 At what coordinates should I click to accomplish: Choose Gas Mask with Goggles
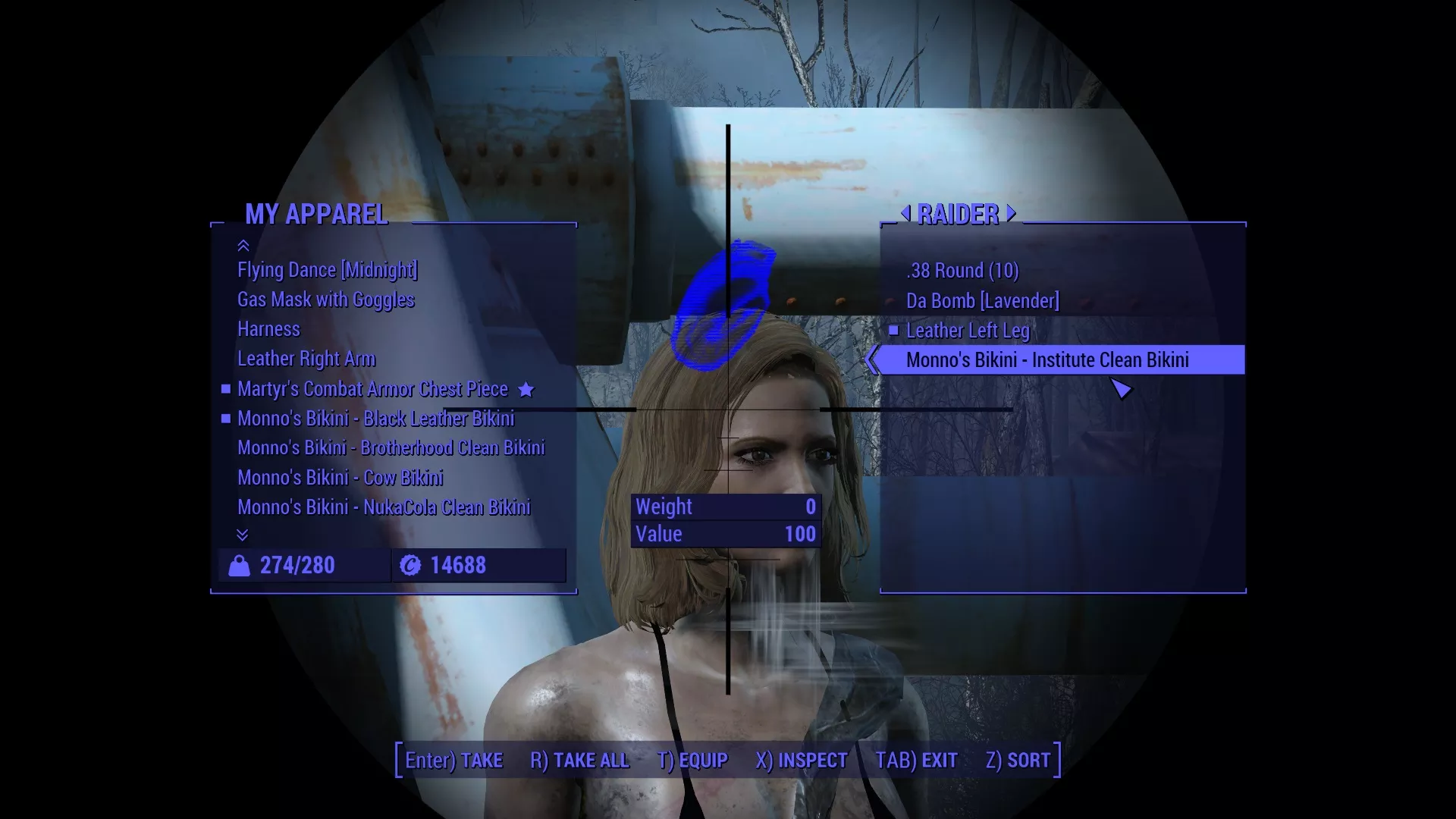[326, 300]
